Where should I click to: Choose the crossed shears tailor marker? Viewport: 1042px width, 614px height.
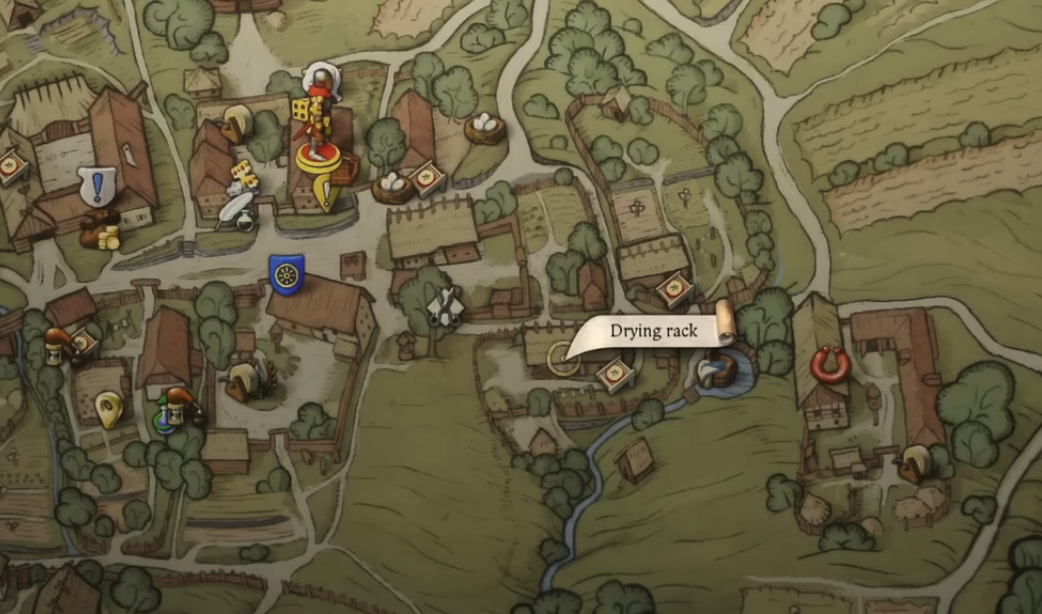445,306
